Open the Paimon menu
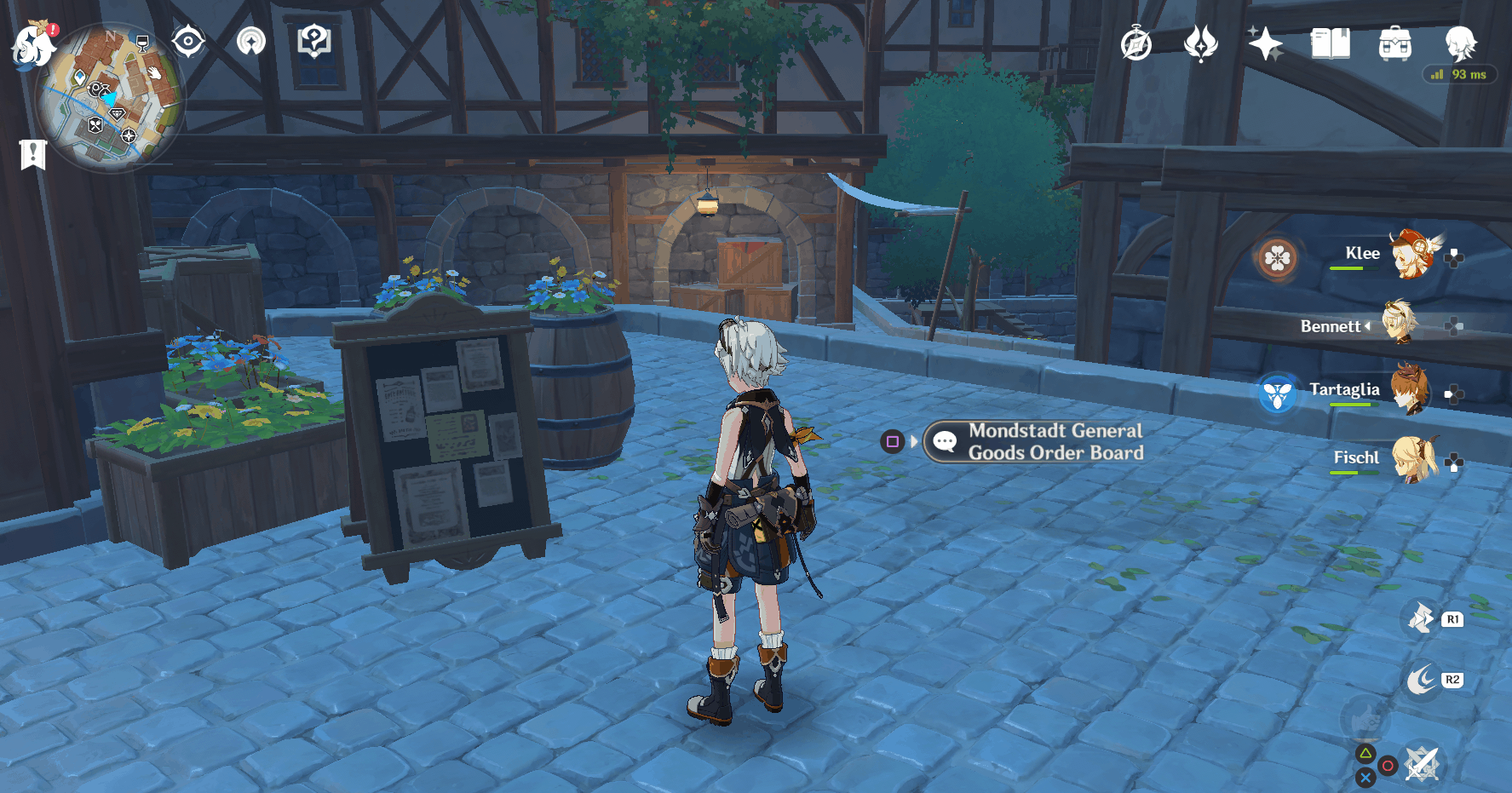 (34, 47)
